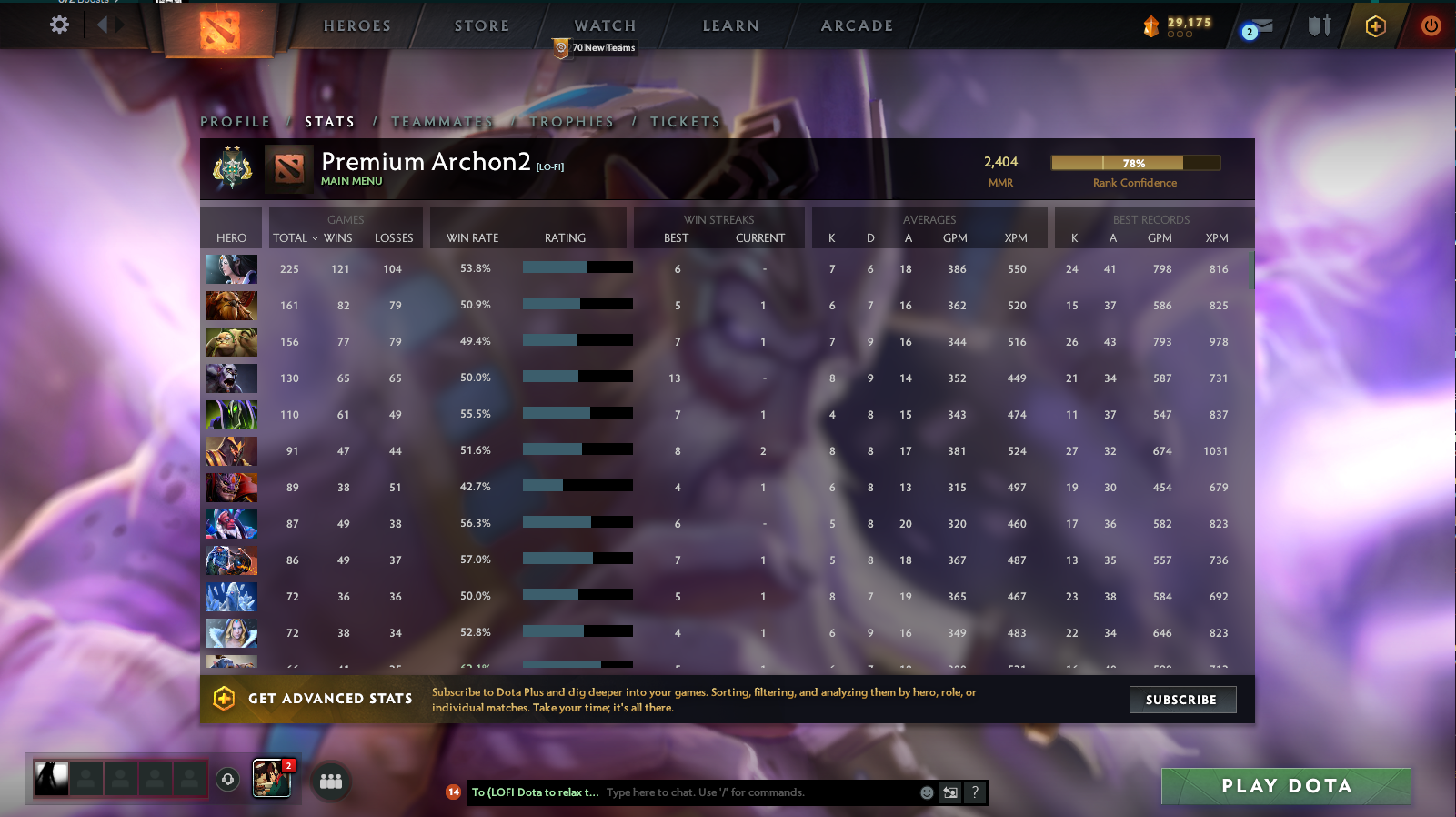This screenshot has width=1456, height=817.
Task: Open Dota Plus via the hexagonal plus icon
Action: click(x=1376, y=26)
